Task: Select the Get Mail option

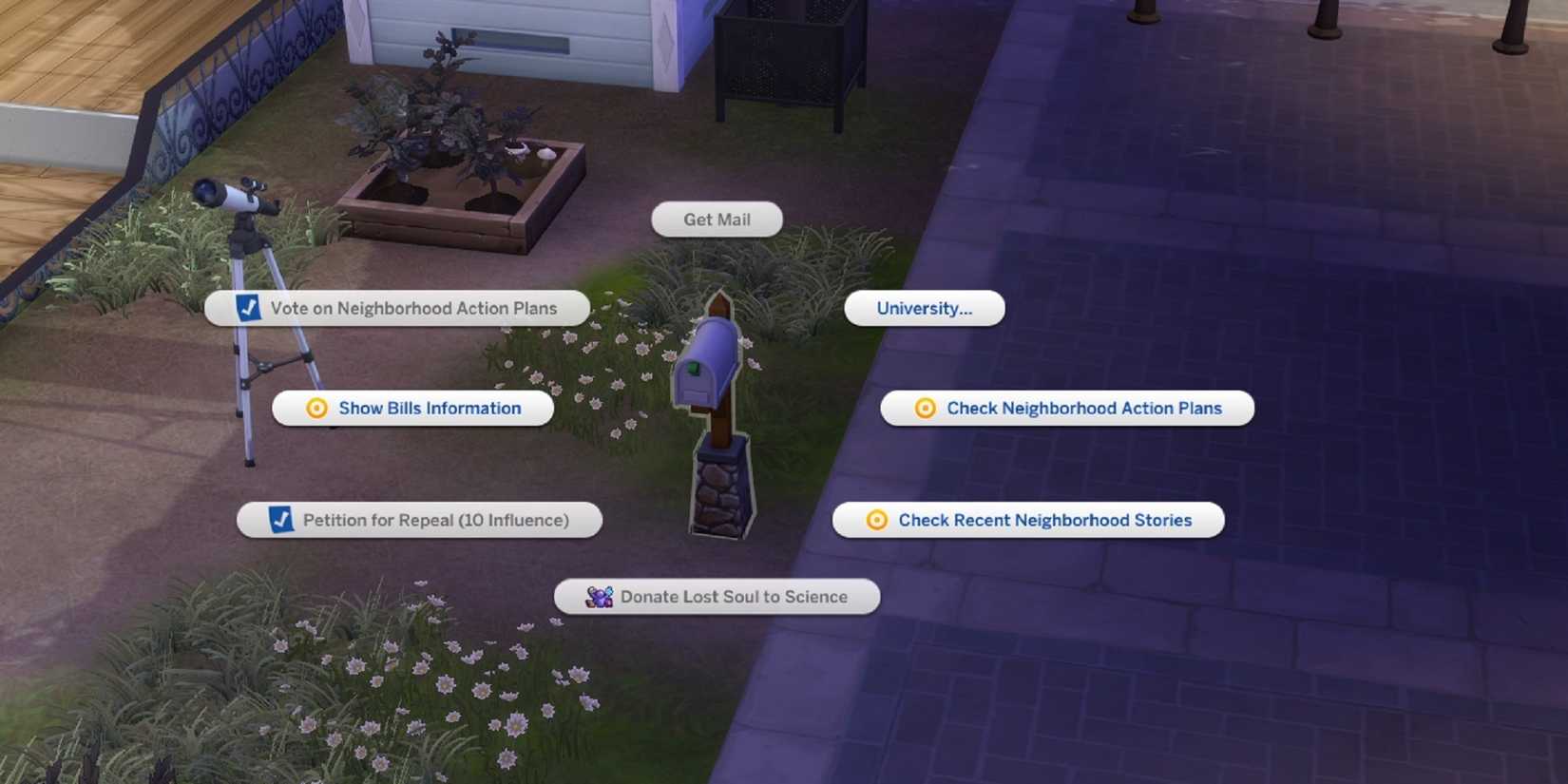Action: click(717, 220)
